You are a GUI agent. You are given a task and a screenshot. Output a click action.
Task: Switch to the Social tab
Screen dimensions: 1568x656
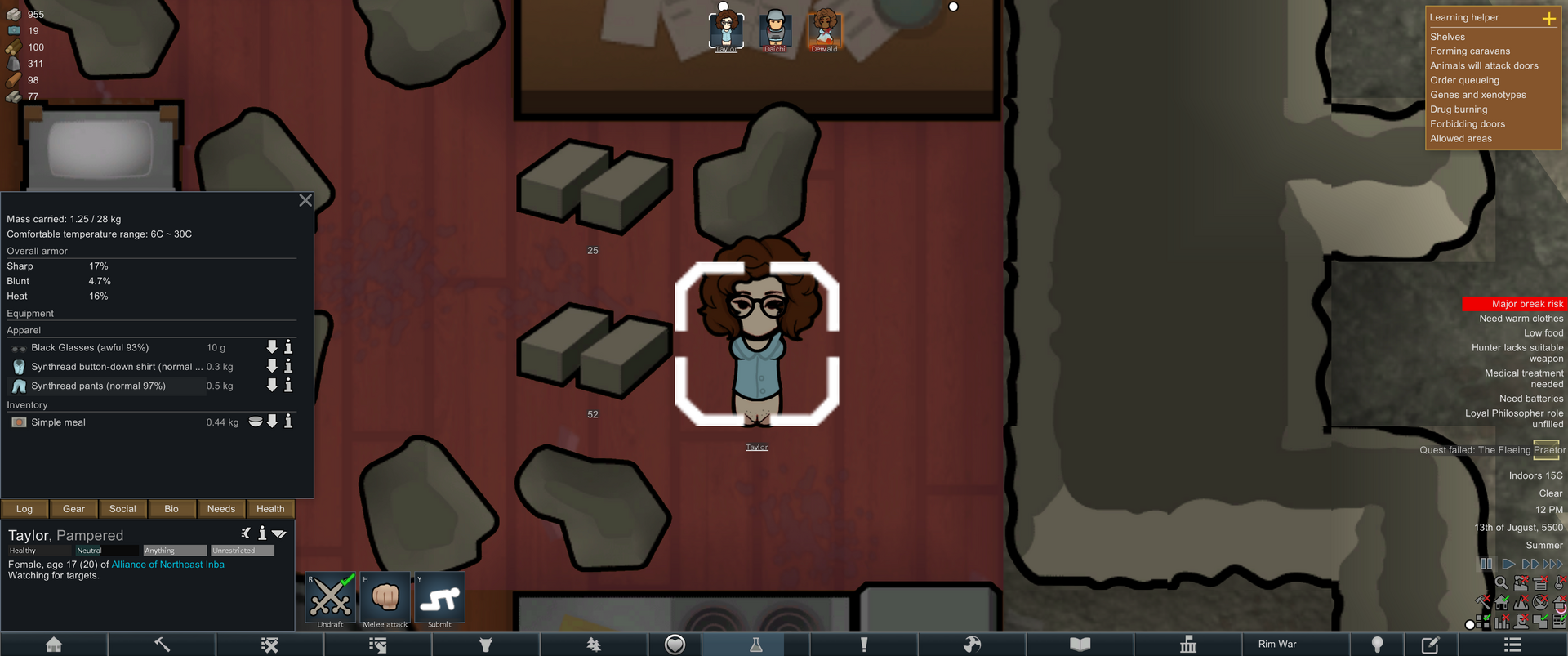(x=122, y=508)
